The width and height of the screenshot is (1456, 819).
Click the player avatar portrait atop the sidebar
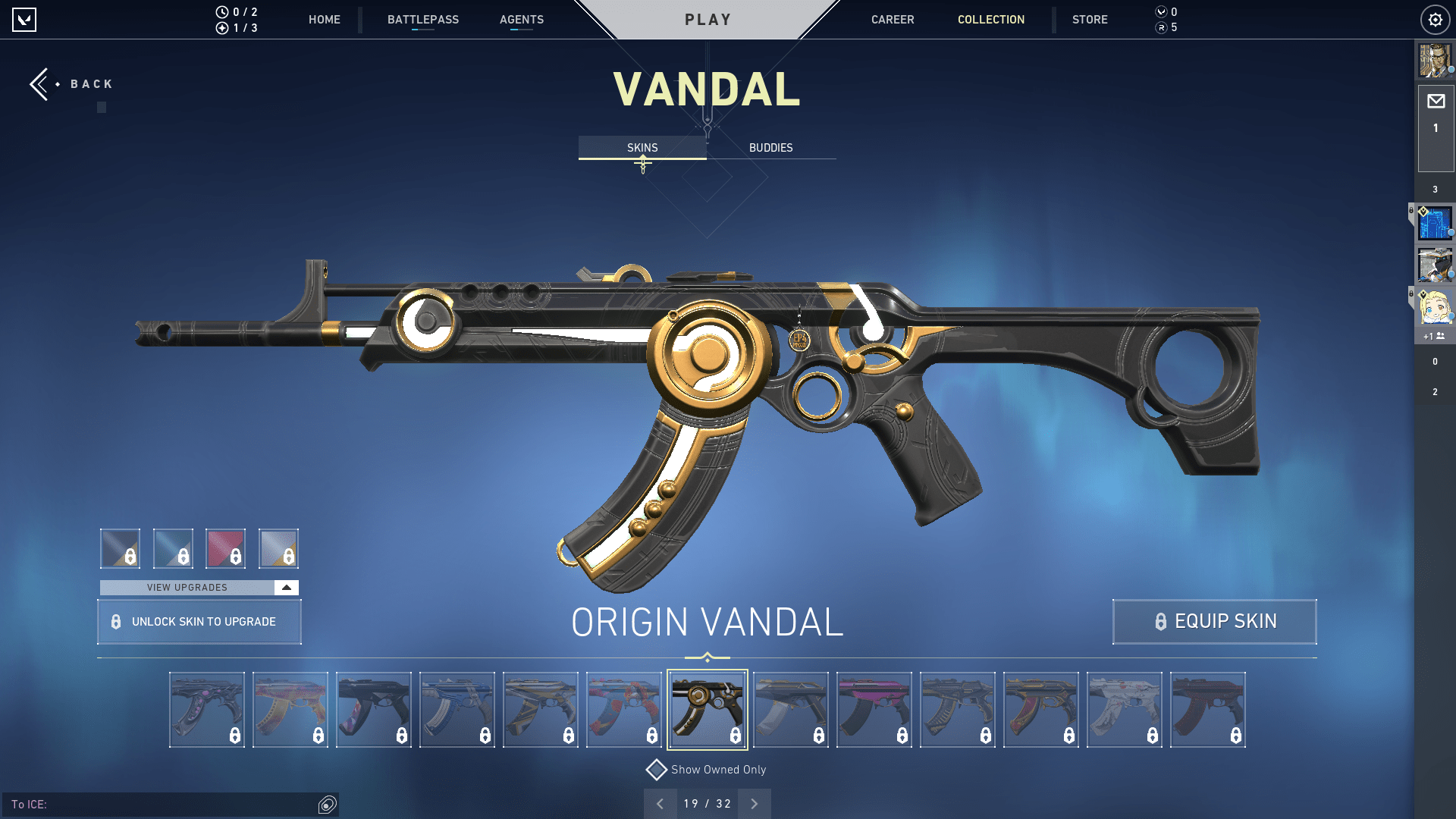[x=1436, y=61]
